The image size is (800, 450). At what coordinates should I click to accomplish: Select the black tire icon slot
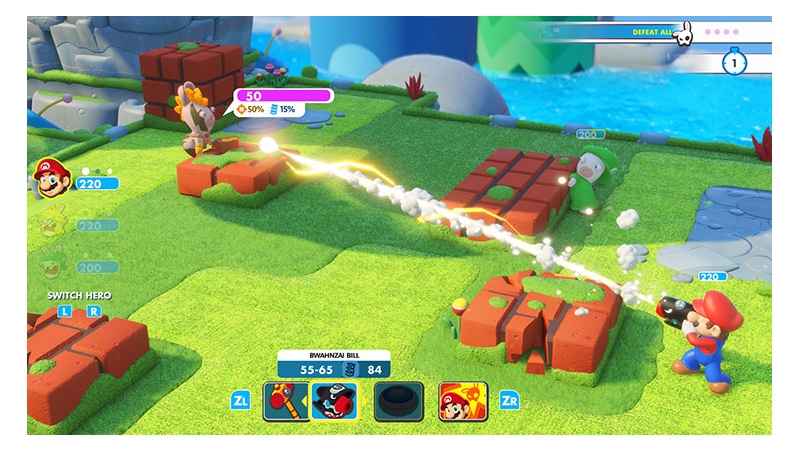(398, 401)
